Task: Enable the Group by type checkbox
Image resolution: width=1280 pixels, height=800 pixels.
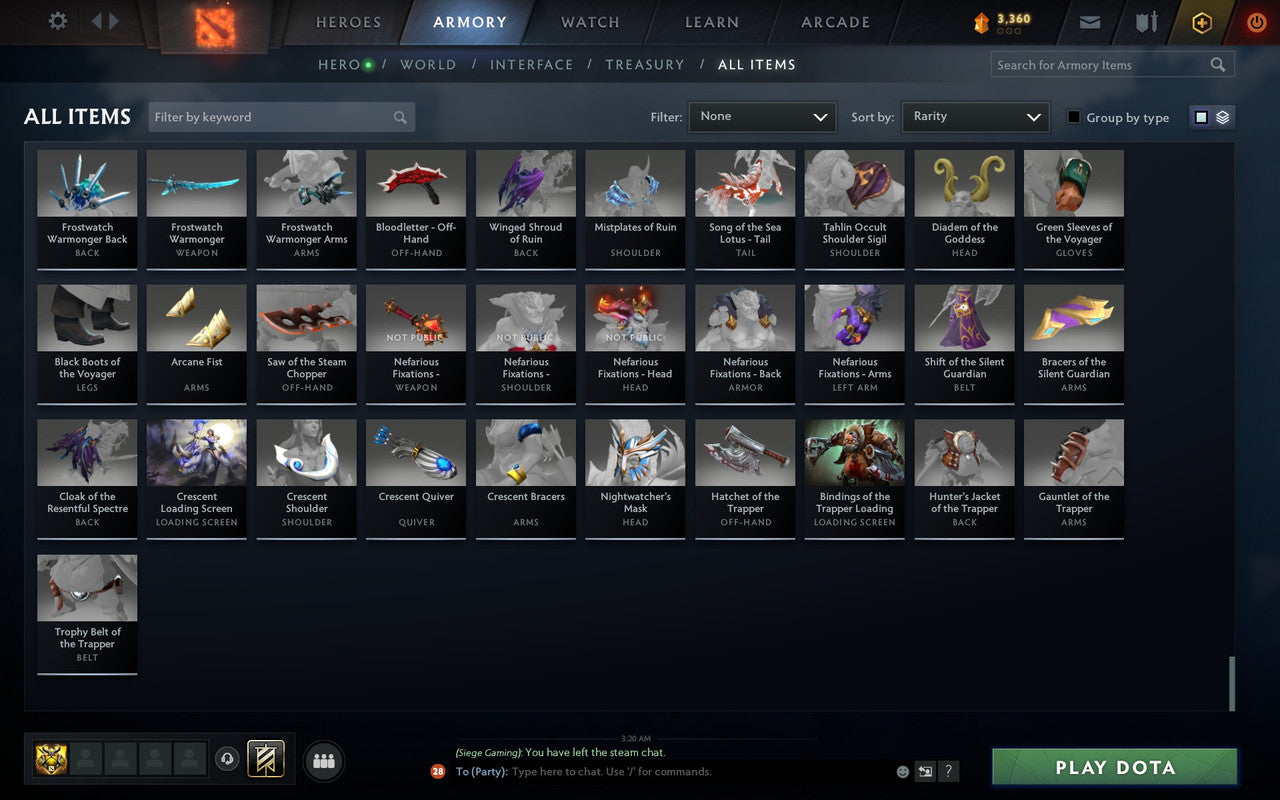Action: click(1073, 117)
